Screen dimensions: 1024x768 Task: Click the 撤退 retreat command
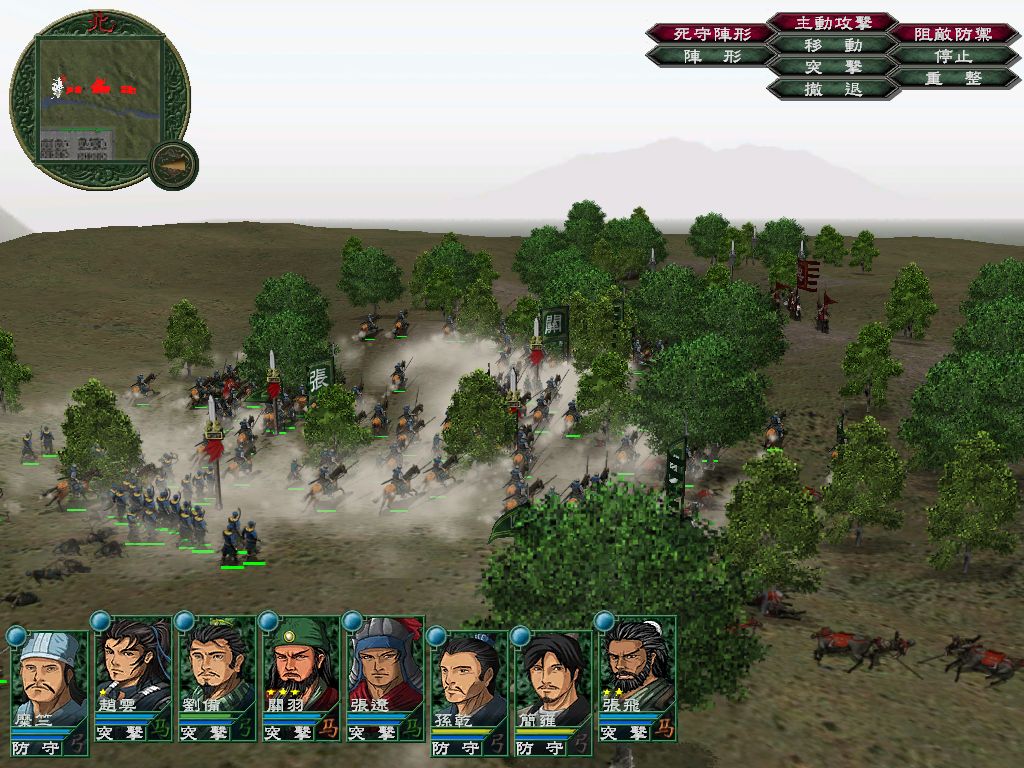[833, 89]
